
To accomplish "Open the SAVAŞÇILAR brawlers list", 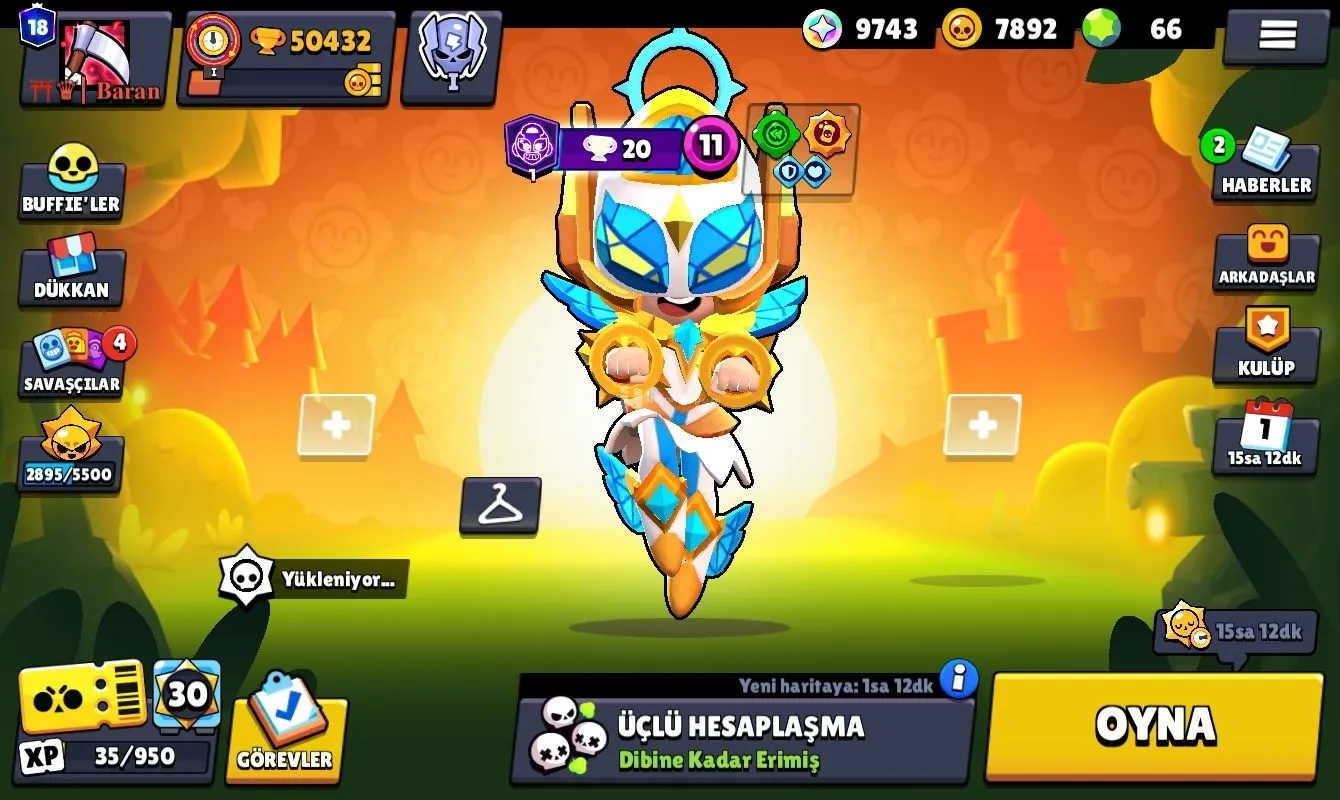I will [x=74, y=362].
